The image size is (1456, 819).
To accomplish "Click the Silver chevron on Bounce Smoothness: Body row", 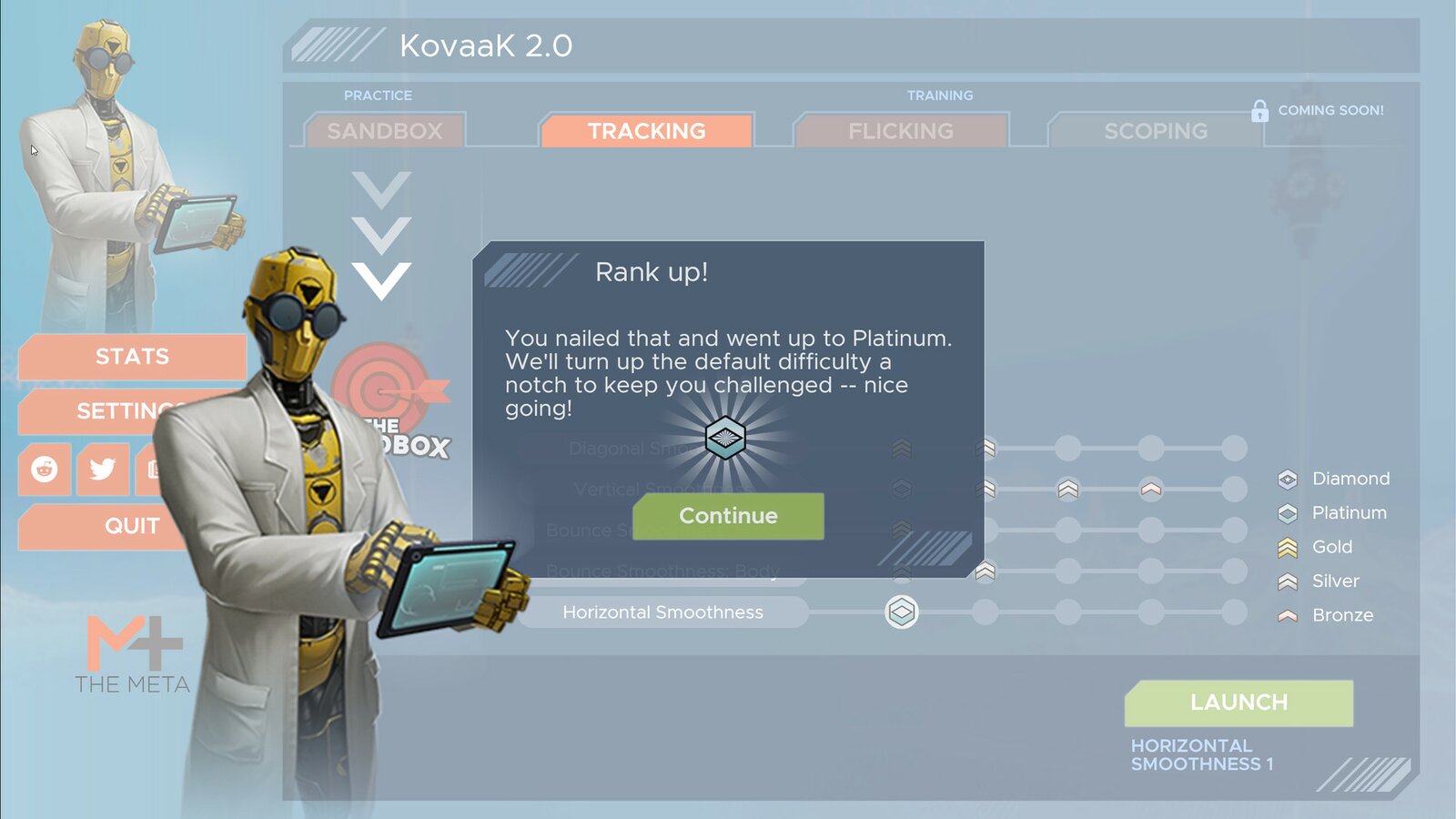I will (986, 571).
